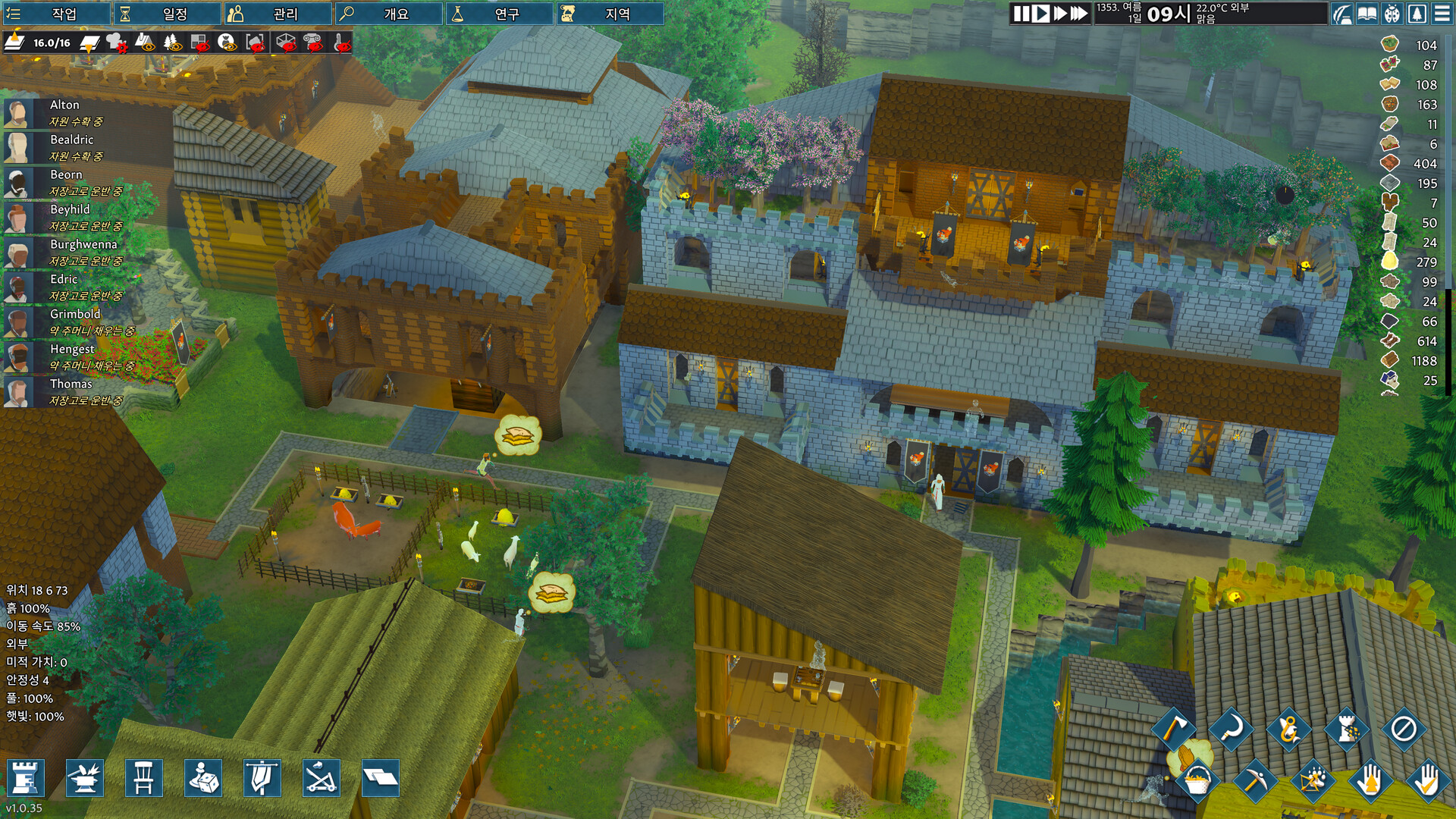
Task: Select the chair furniture build category
Action: click(x=144, y=777)
